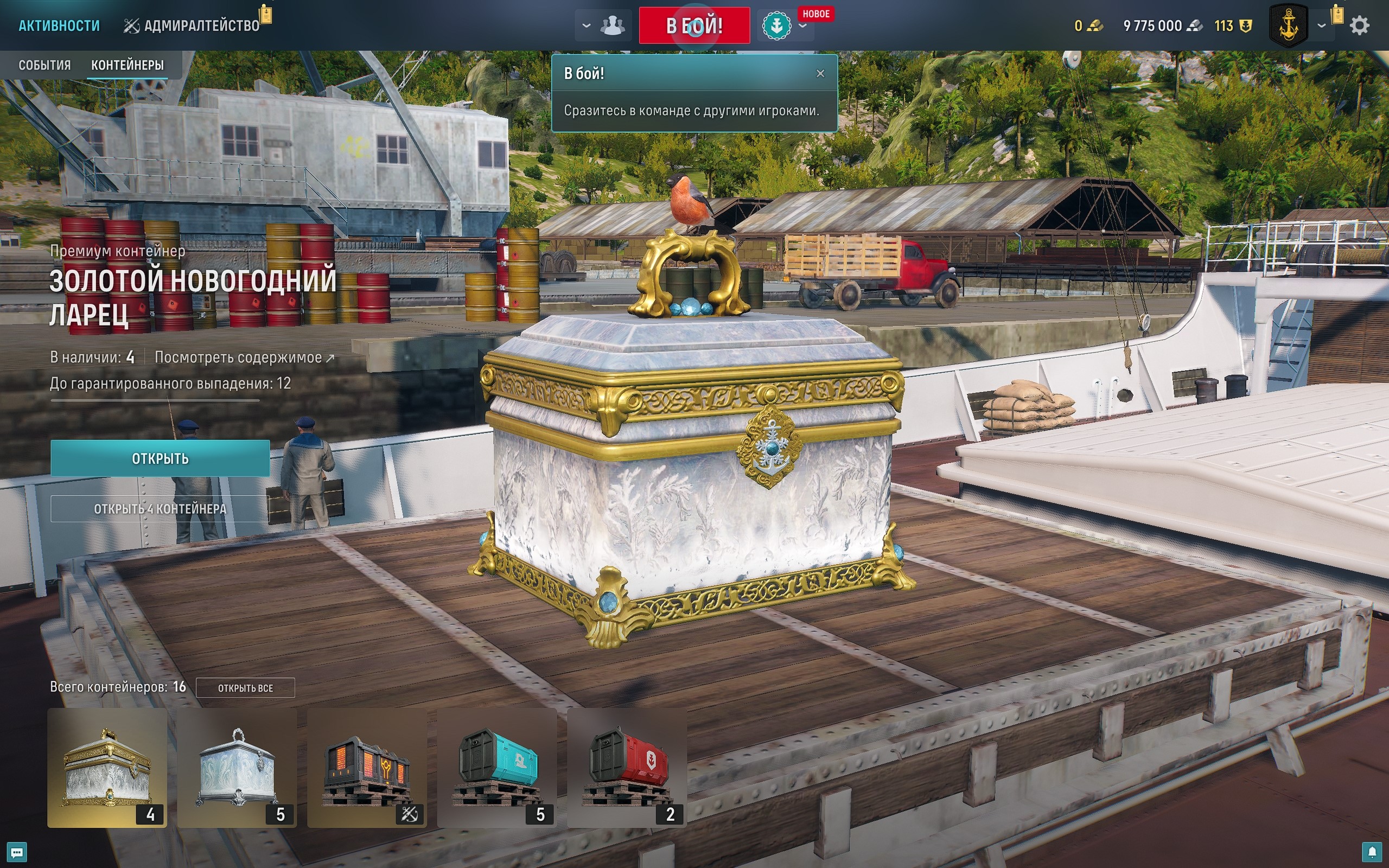Open the Активности menu

click(x=59, y=26)
